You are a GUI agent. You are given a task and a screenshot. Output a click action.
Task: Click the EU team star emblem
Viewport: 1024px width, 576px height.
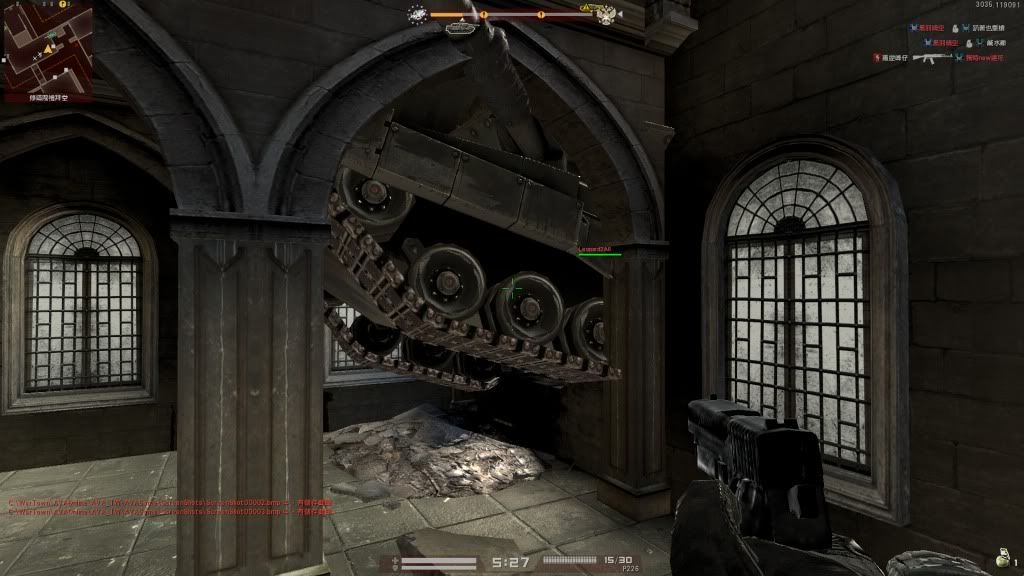pyautogui.click(x=419, y=14)
